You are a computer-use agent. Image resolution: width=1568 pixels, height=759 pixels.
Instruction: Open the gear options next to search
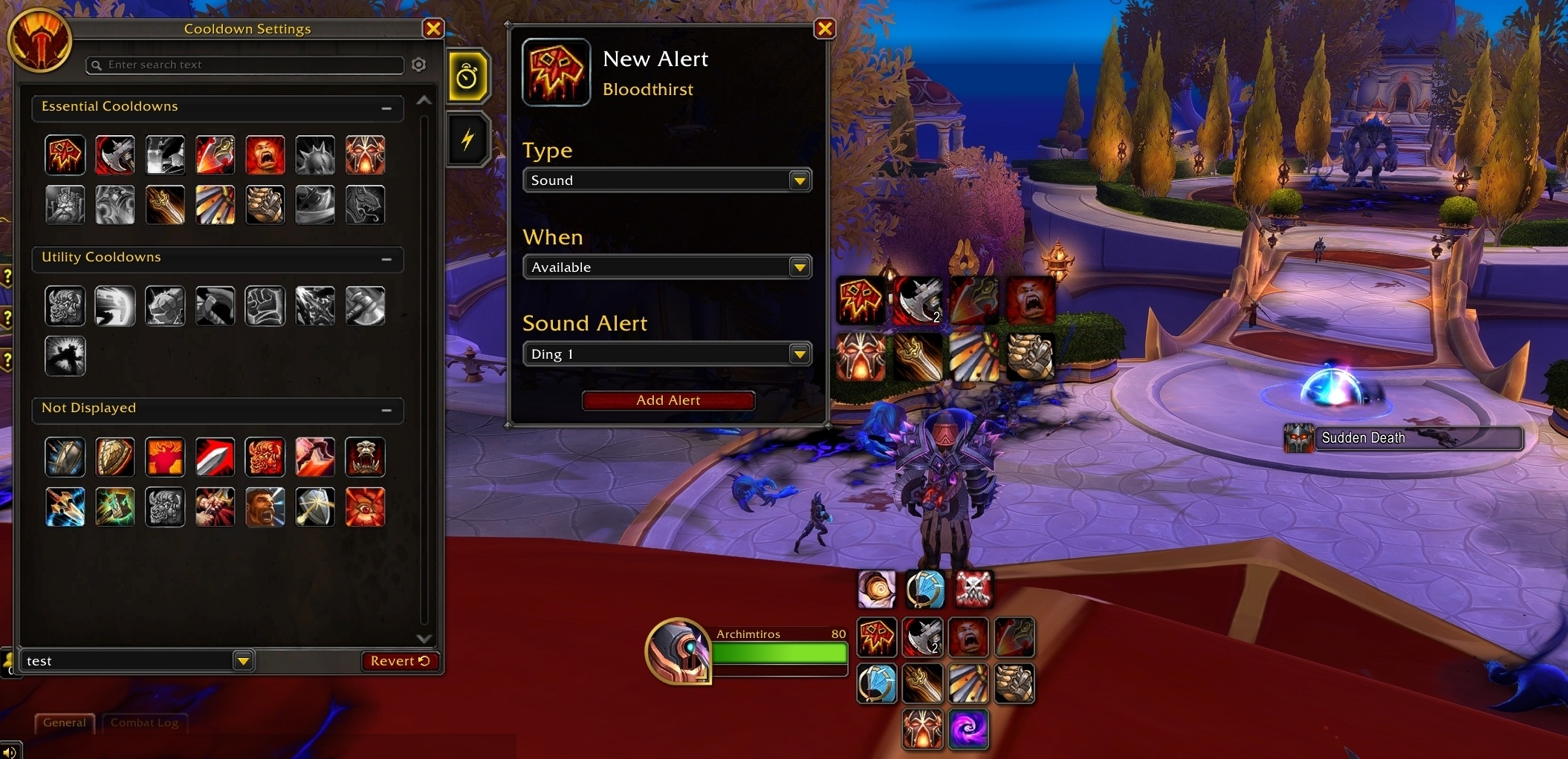[x=419, y=65]
